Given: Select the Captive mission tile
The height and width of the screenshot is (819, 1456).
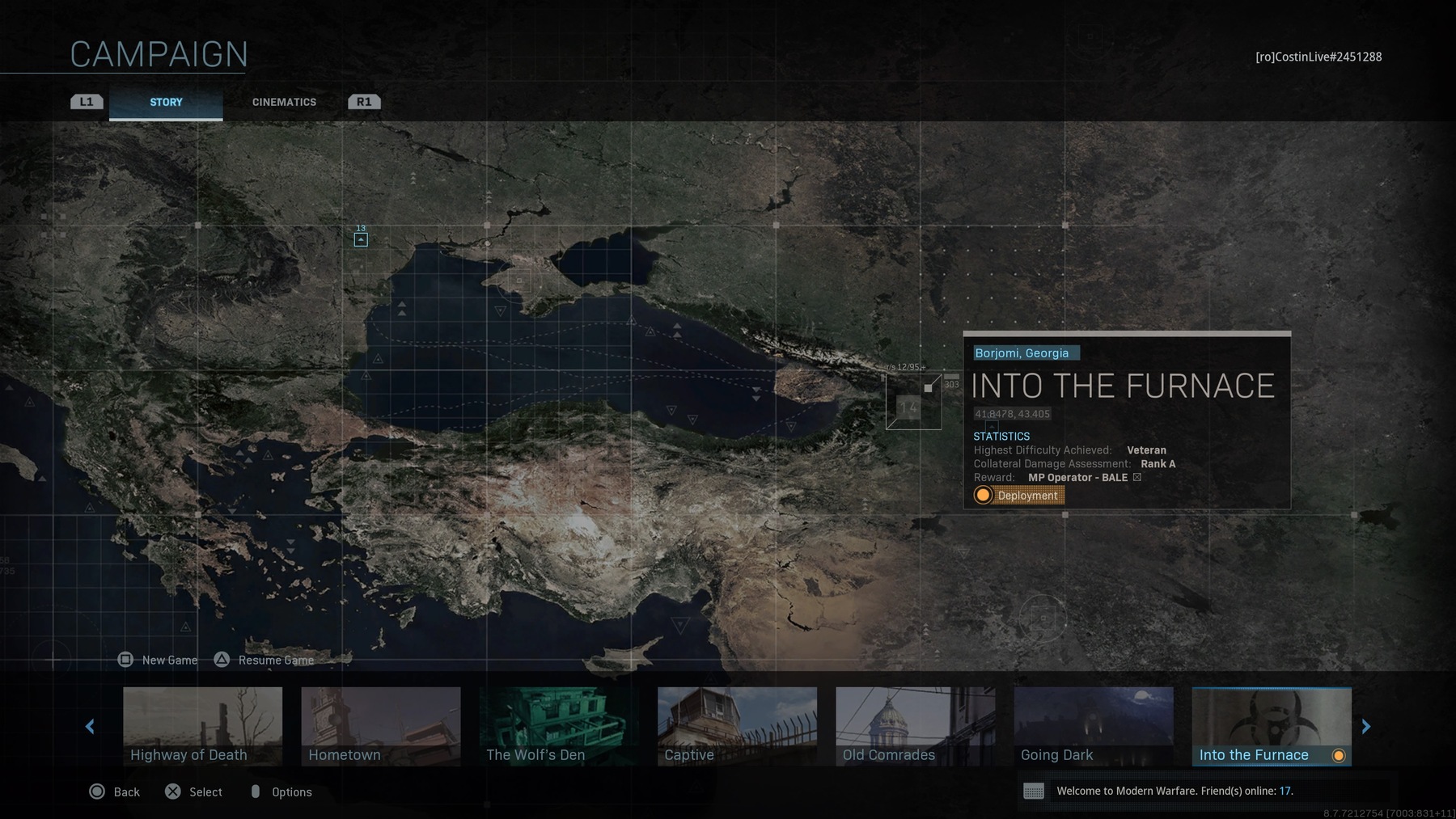Looking at the screenshot, I should coord(737,725).
